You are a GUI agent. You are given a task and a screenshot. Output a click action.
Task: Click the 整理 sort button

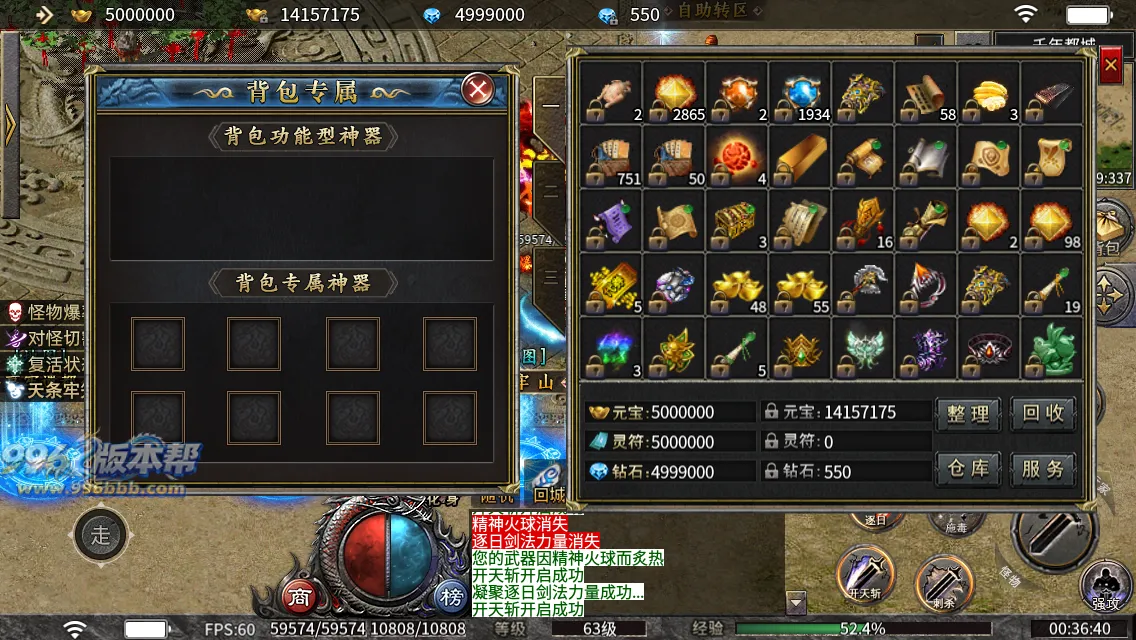(968, 413)
